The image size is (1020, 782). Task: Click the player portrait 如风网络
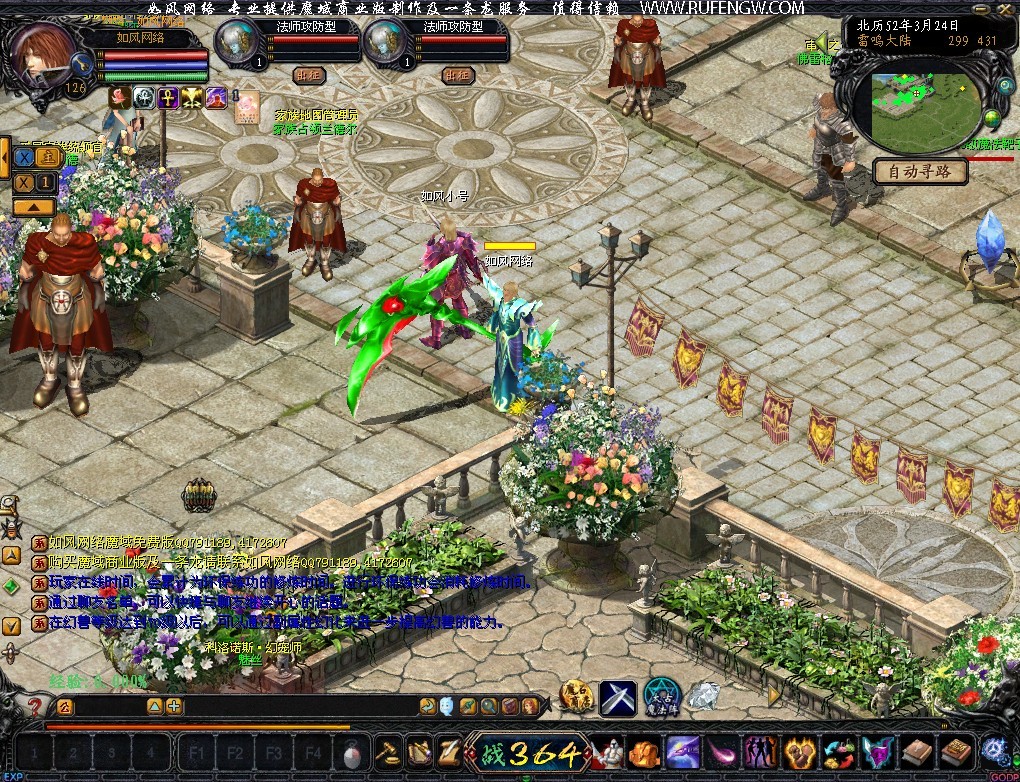[42, 55]
